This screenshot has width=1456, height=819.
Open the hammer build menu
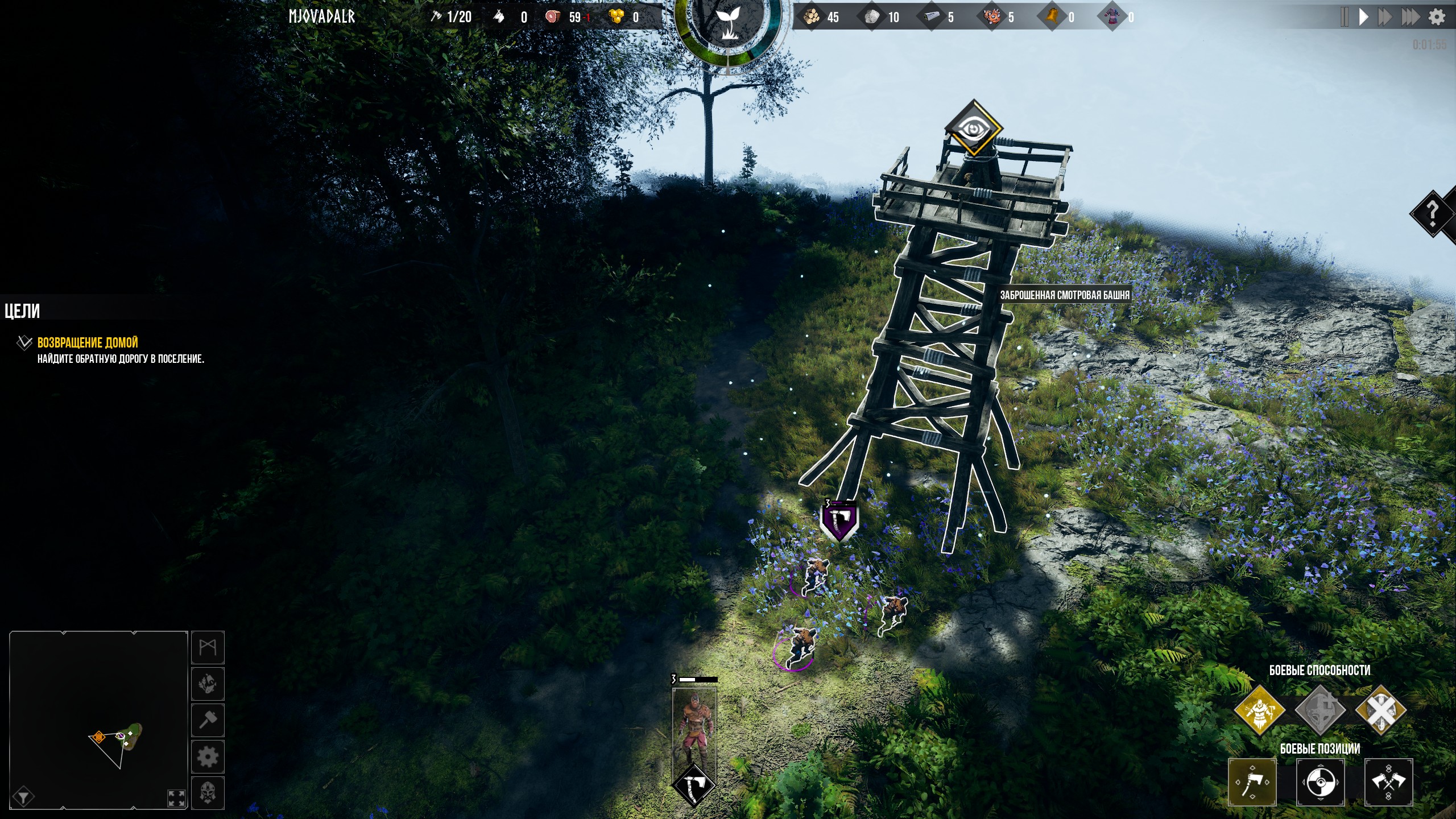(208, 720)
